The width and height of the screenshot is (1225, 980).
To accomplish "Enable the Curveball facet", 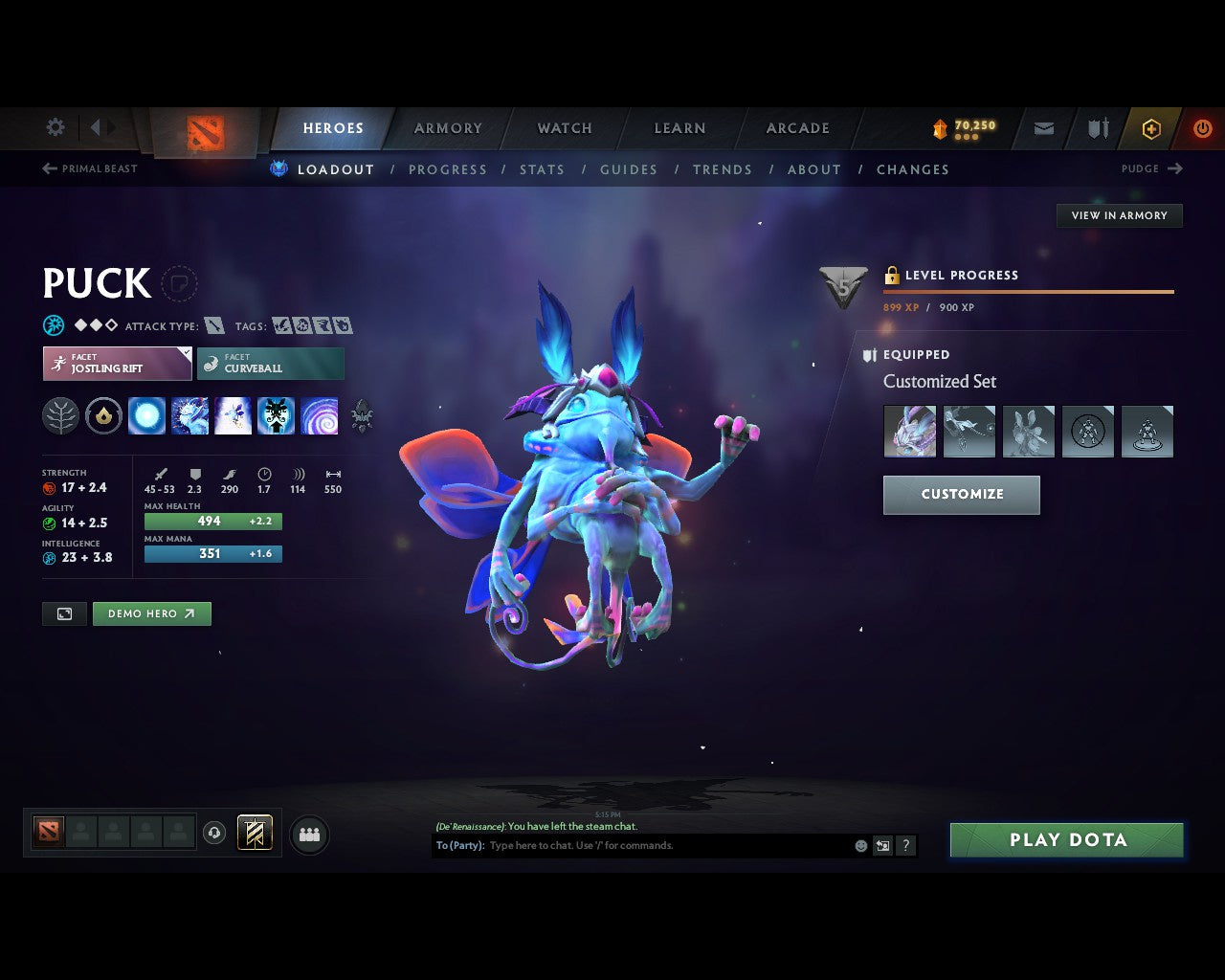I will click(x=271, y=363).
